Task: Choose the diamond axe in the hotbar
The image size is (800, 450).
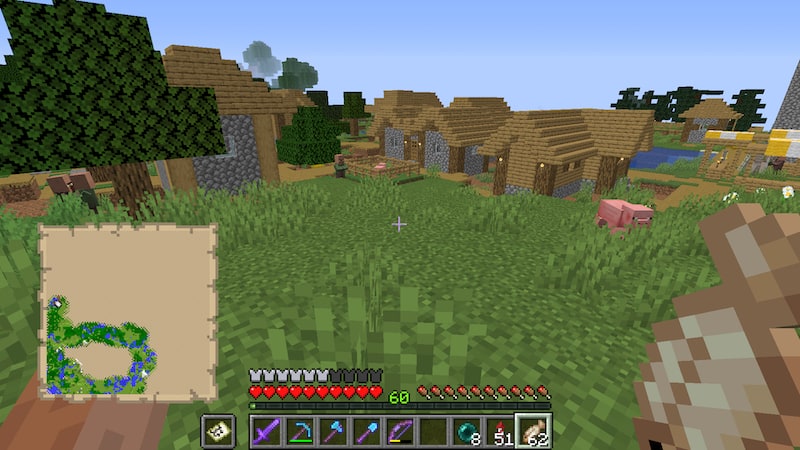Action: pos(333,432)
